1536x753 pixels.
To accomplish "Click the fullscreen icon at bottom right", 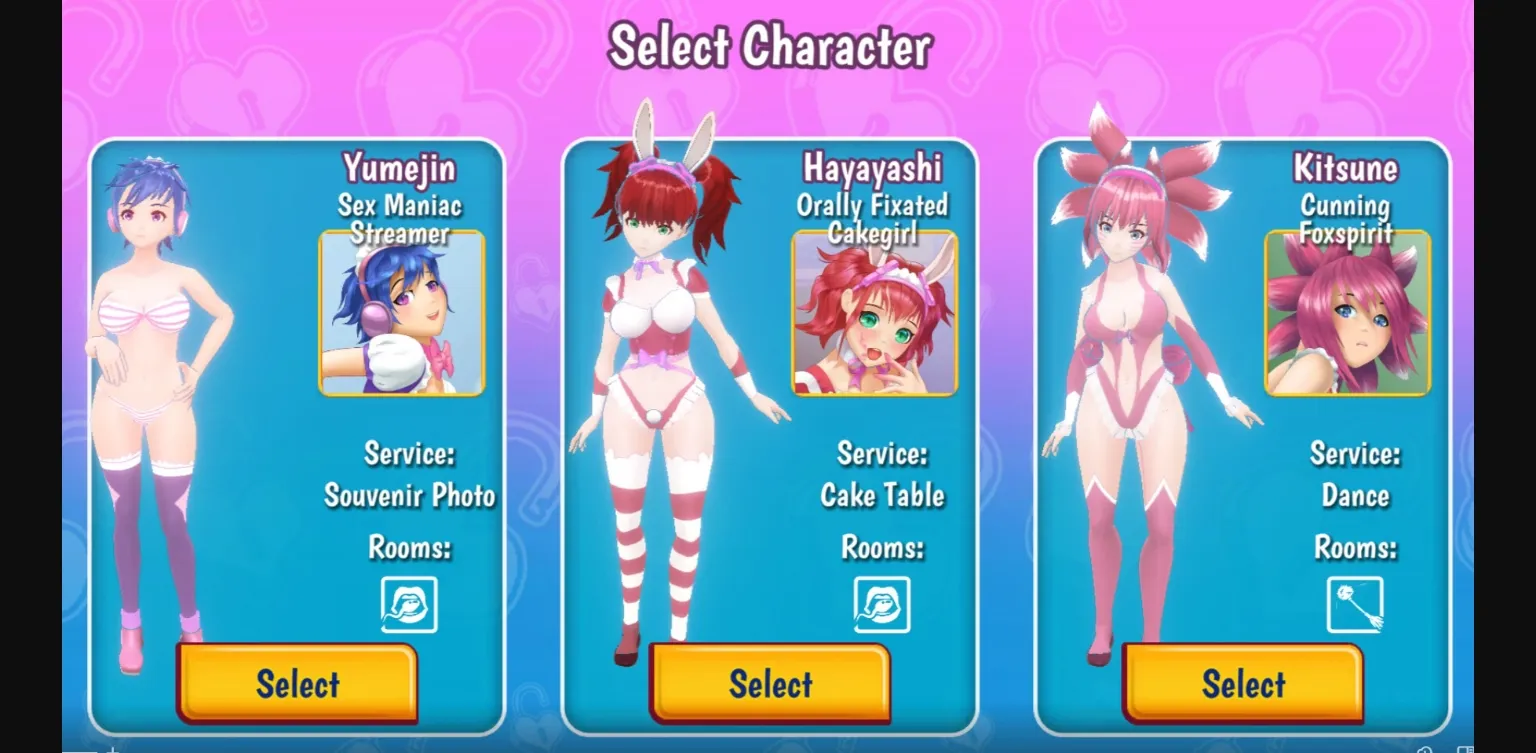I will (x=1465, y=750).
